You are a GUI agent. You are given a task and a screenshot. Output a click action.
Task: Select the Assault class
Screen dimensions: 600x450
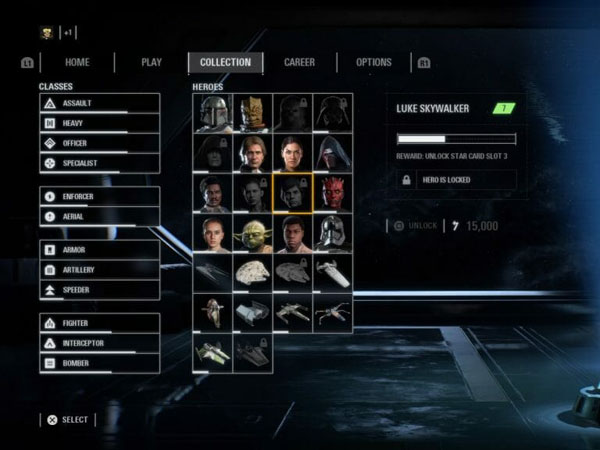pyautogui.click(x=99, y=103)
